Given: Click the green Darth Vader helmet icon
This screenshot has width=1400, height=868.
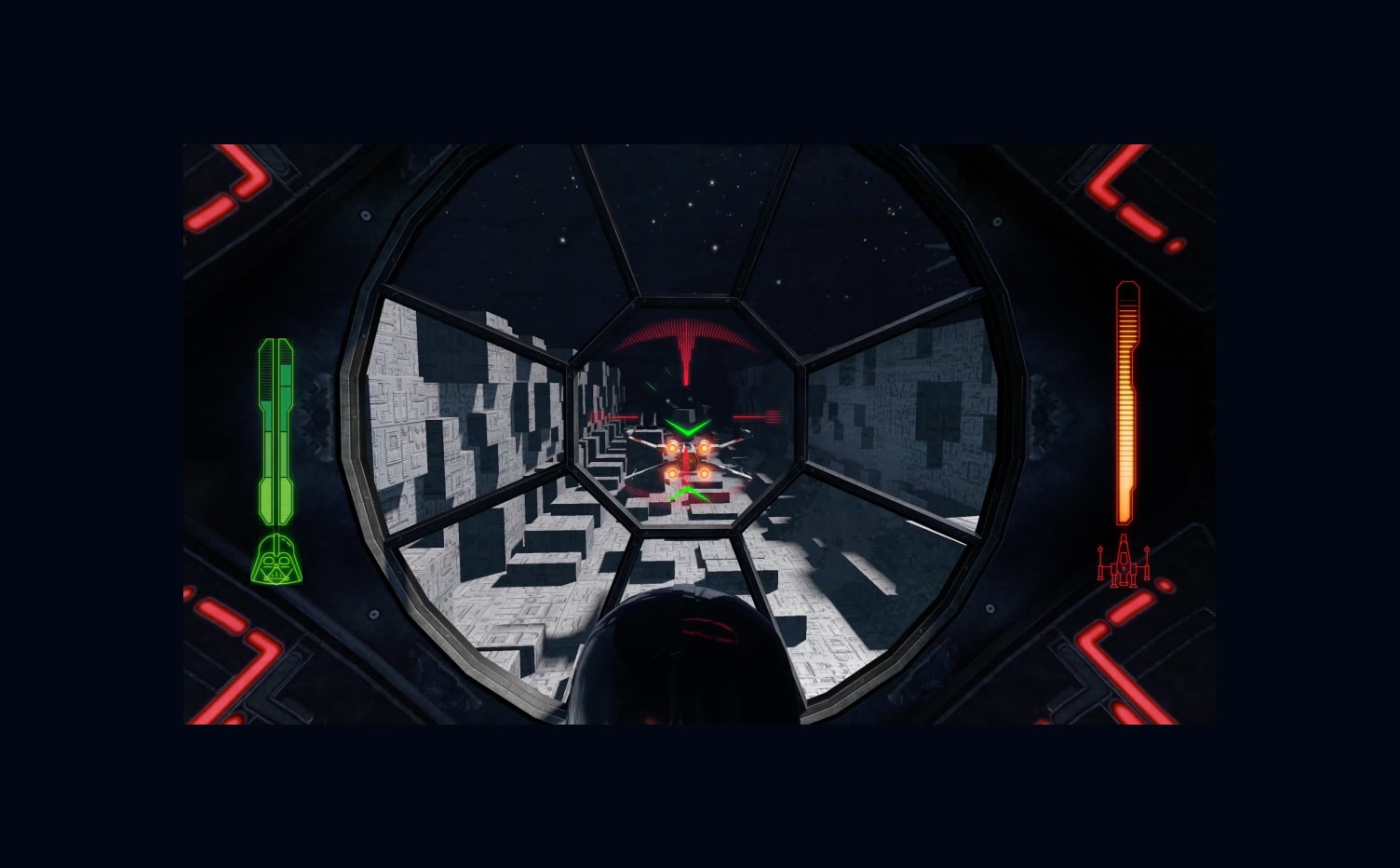Looking at the screenshot, I should (x=276, y=560).
